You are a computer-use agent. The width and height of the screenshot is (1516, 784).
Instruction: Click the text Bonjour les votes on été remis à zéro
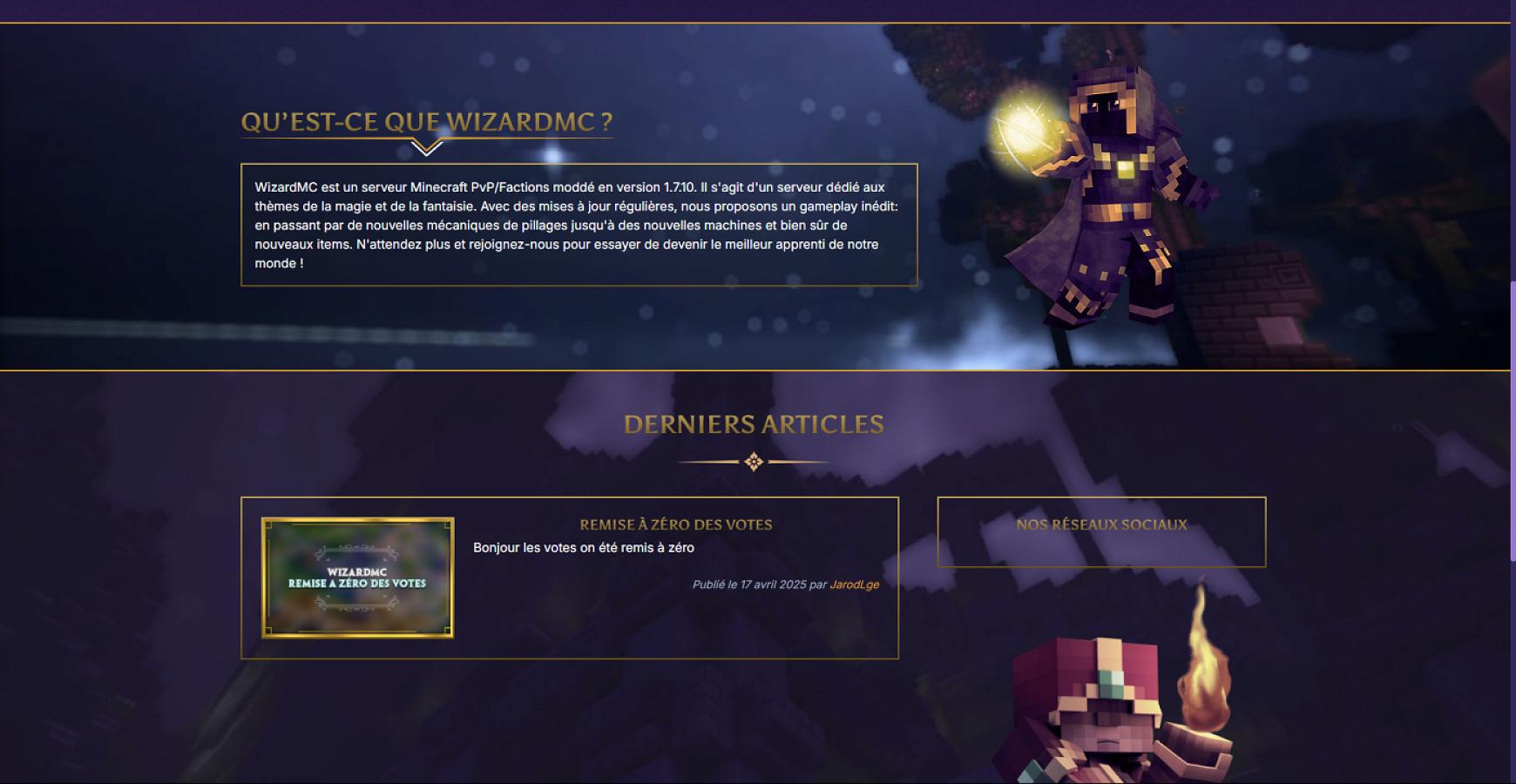pyautogui.click(x=582, y=548)
